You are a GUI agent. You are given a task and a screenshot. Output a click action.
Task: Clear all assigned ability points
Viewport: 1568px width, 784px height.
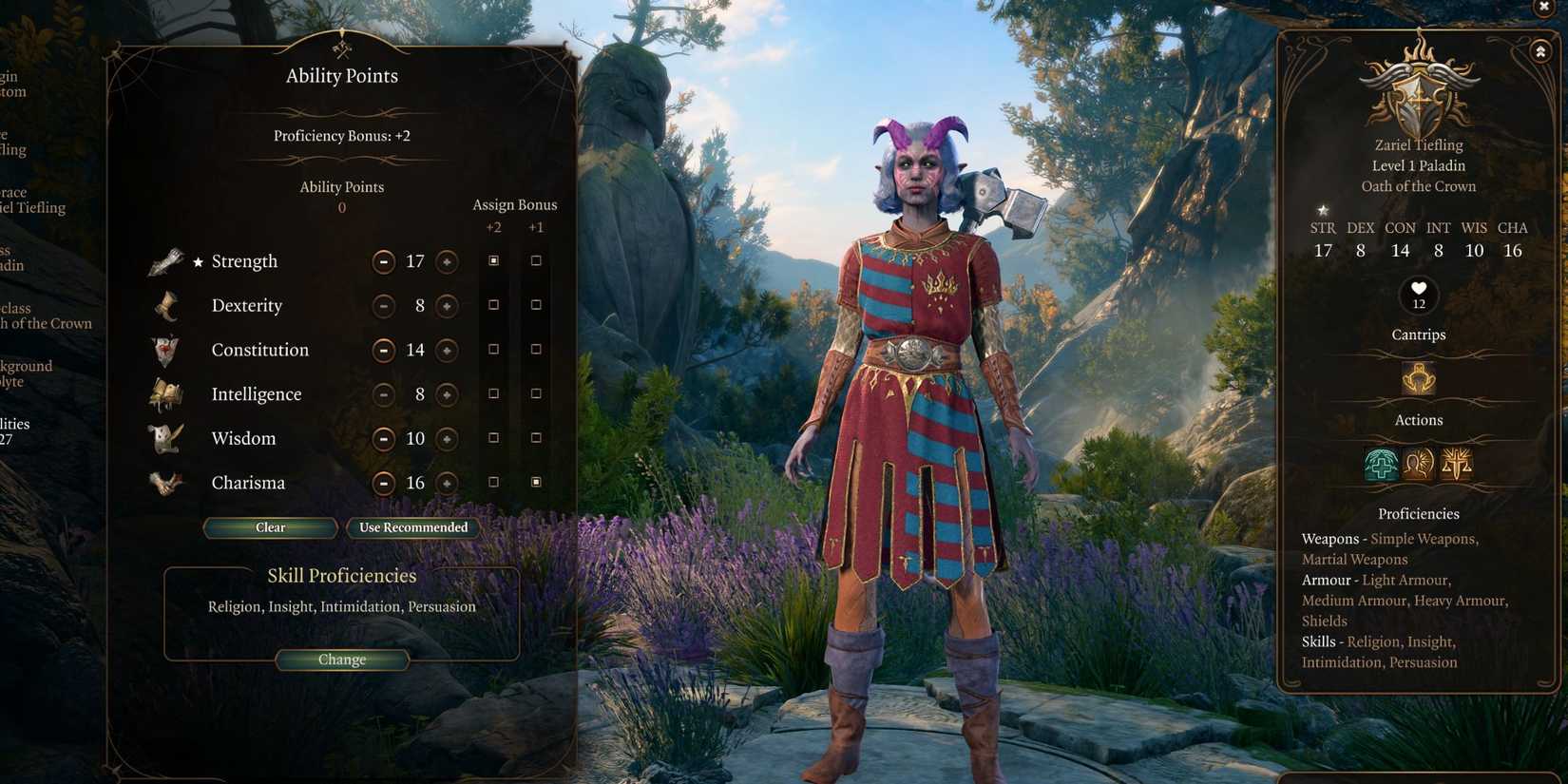click(270, 527)
